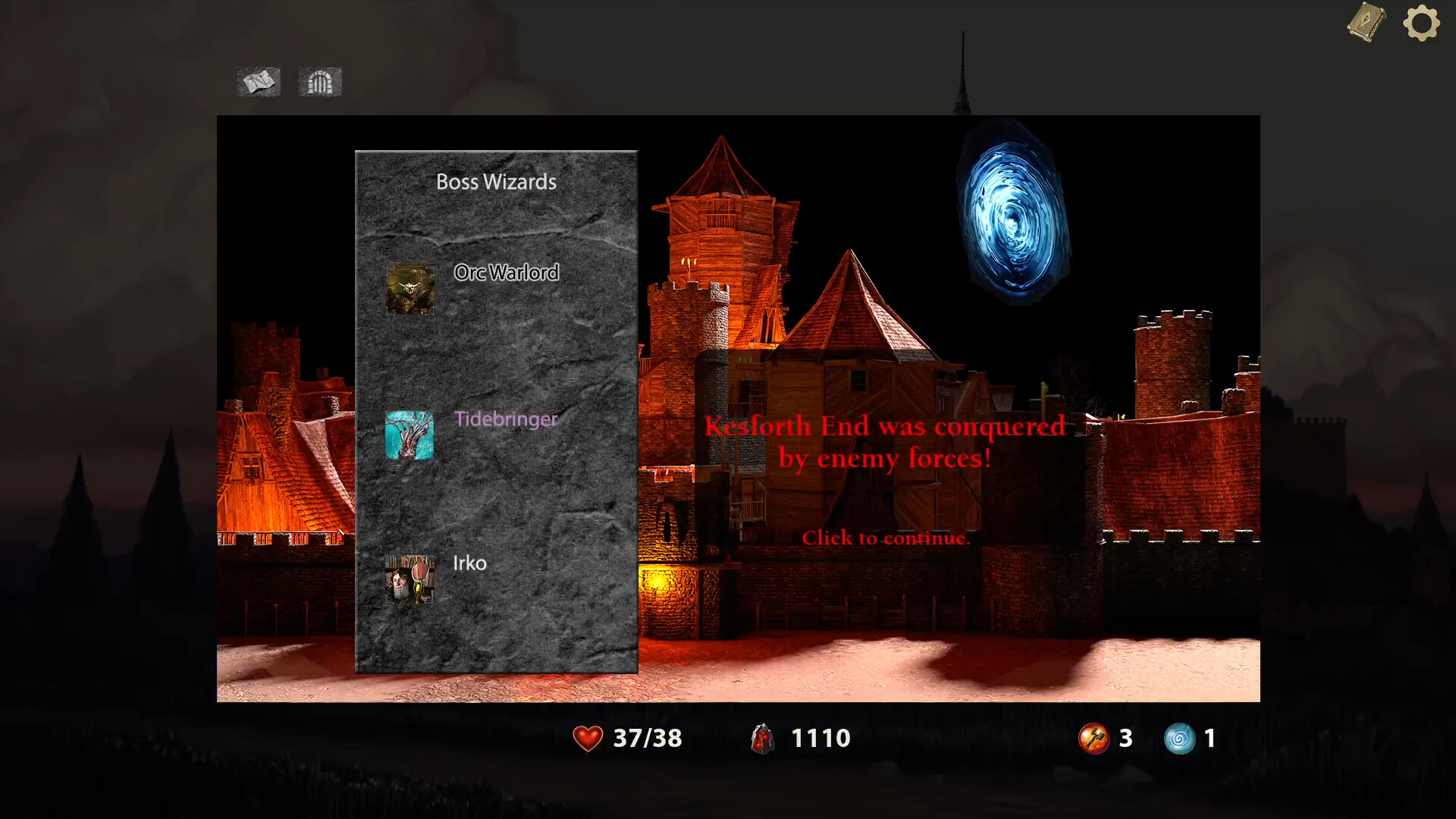Open the world map icon
1456x819 pixels.
pos(259,82)
